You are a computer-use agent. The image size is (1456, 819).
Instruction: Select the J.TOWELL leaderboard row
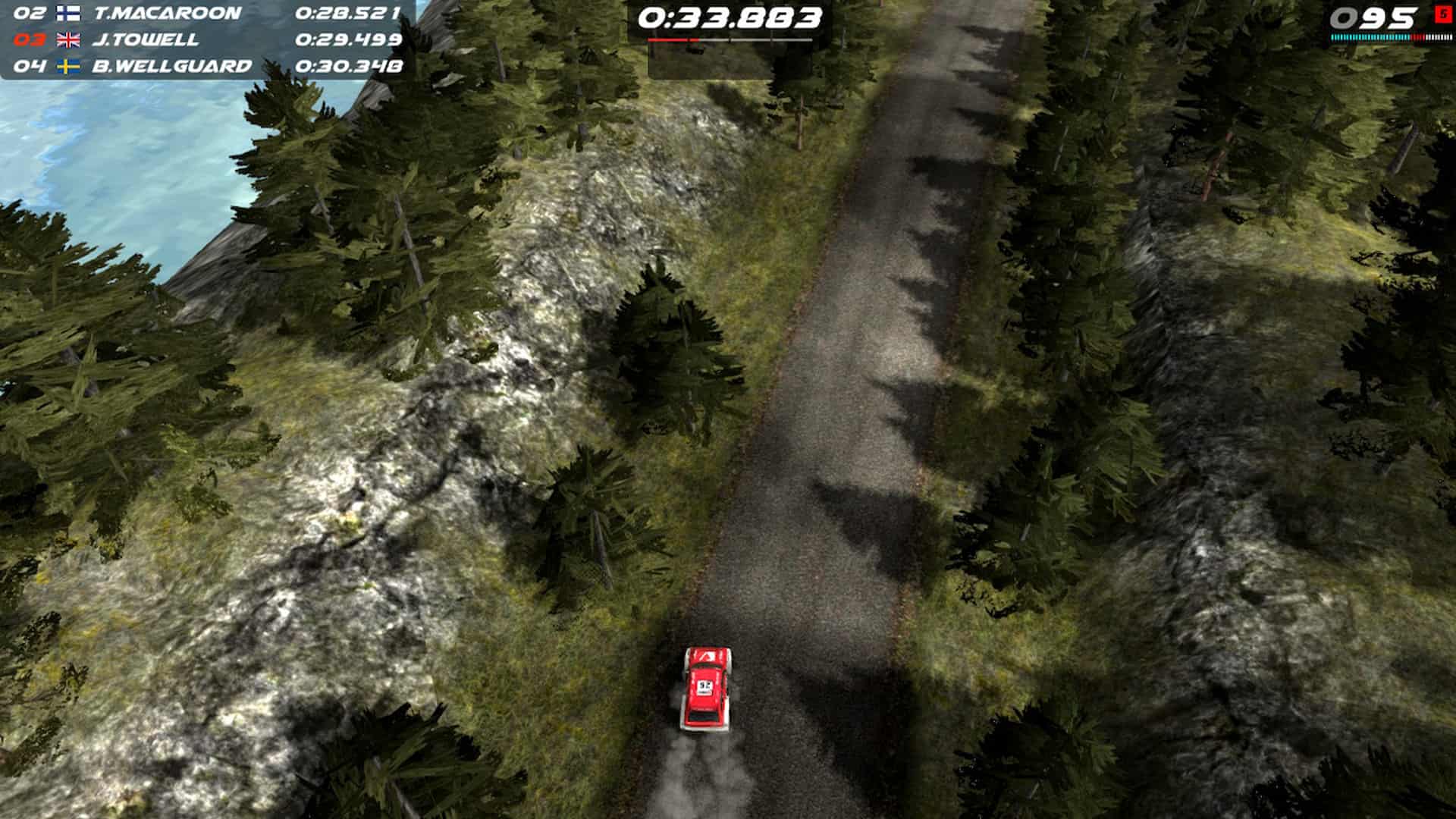point(188,42)
